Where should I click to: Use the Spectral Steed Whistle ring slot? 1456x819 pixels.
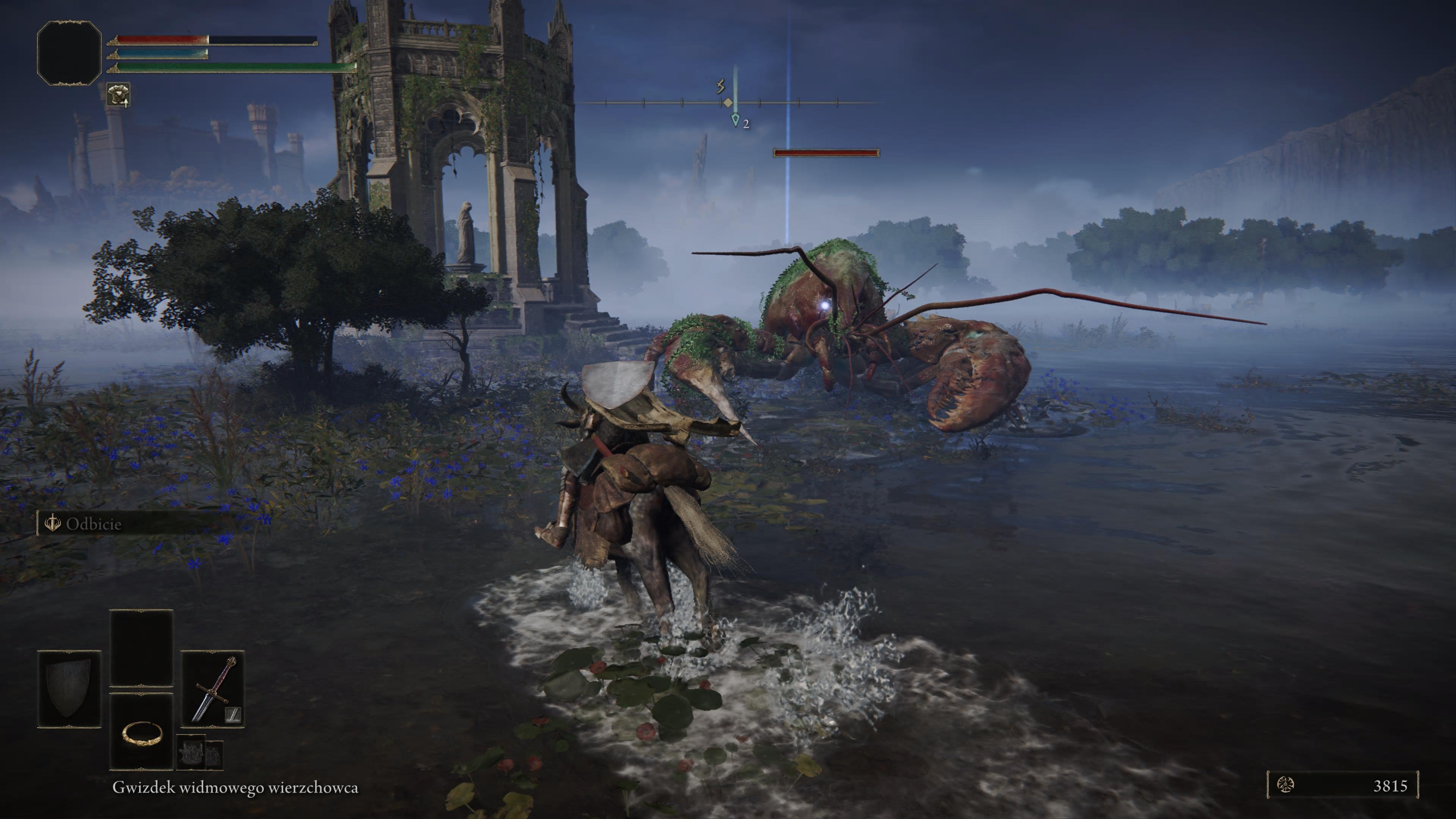141,733
